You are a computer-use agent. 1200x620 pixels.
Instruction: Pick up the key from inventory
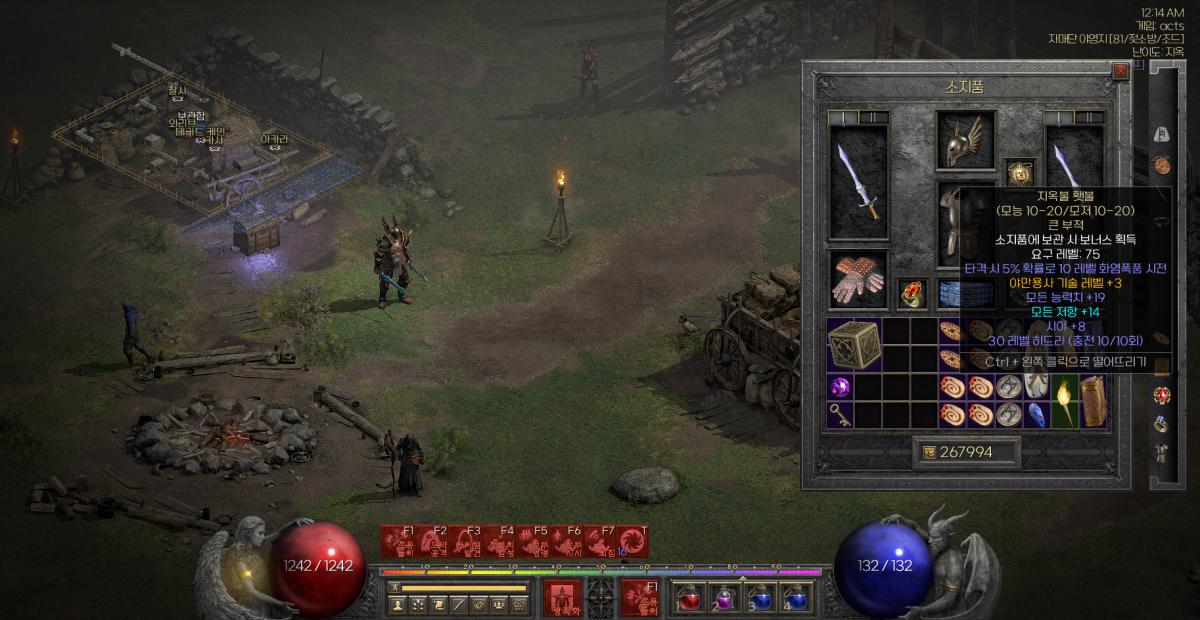click(839, 416)
